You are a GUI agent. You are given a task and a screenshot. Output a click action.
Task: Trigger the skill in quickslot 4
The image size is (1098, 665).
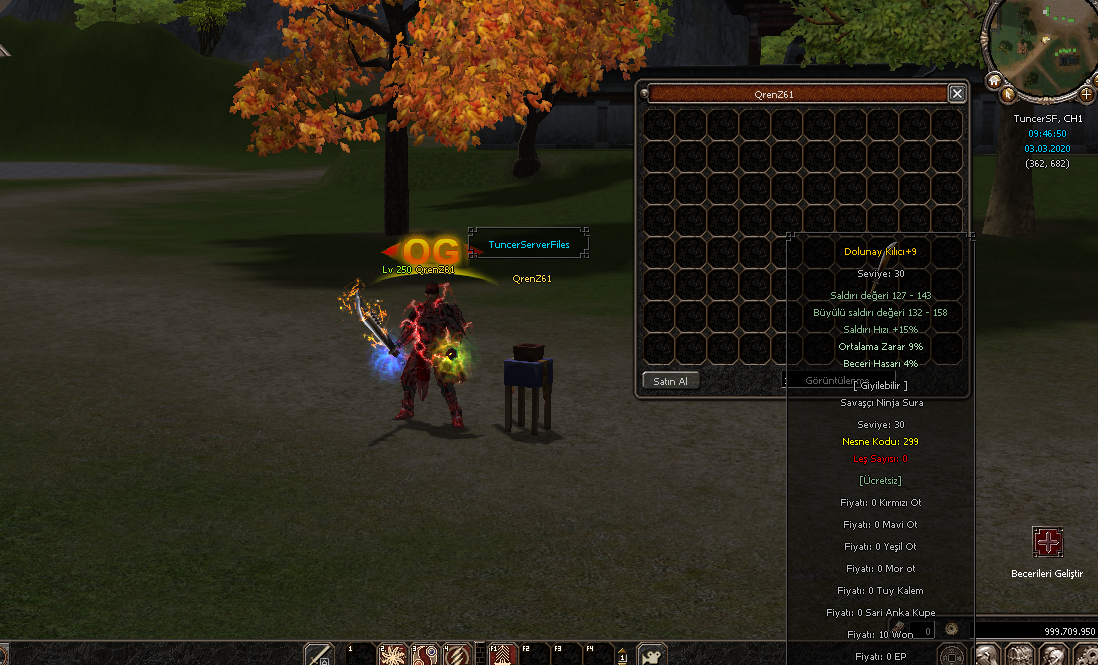[457, 654]
